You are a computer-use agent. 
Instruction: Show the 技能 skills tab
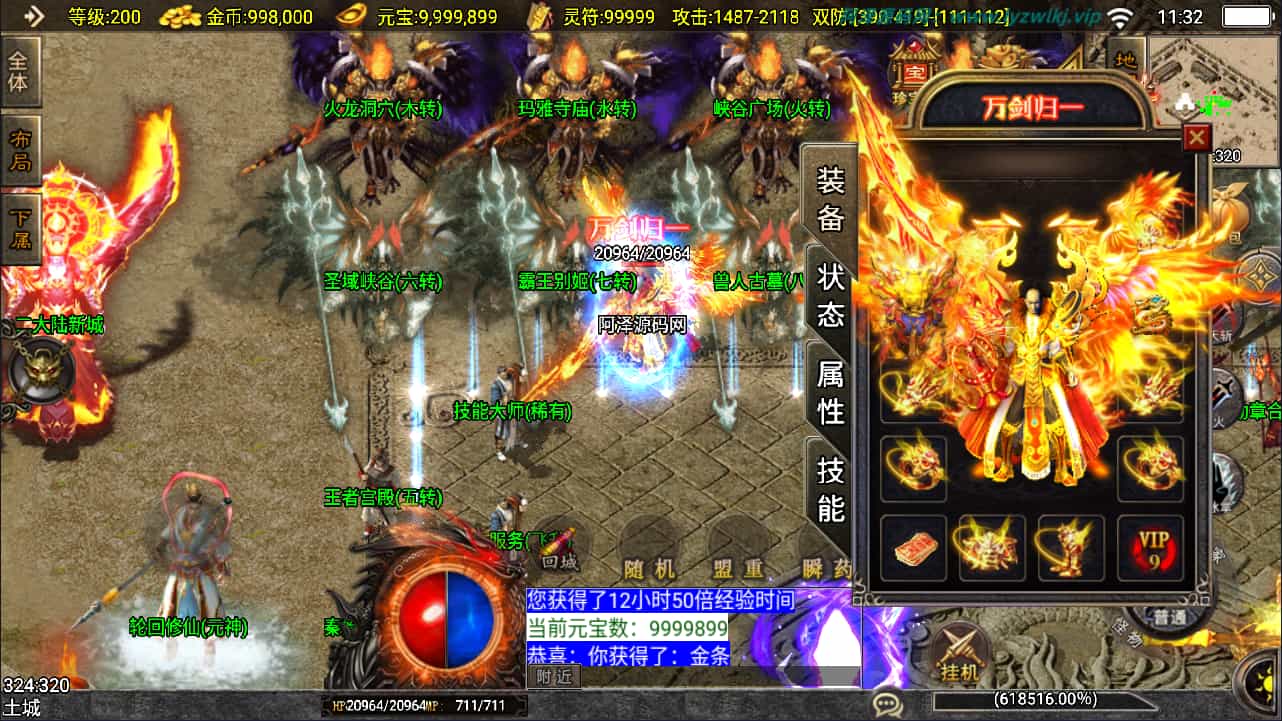831,488
